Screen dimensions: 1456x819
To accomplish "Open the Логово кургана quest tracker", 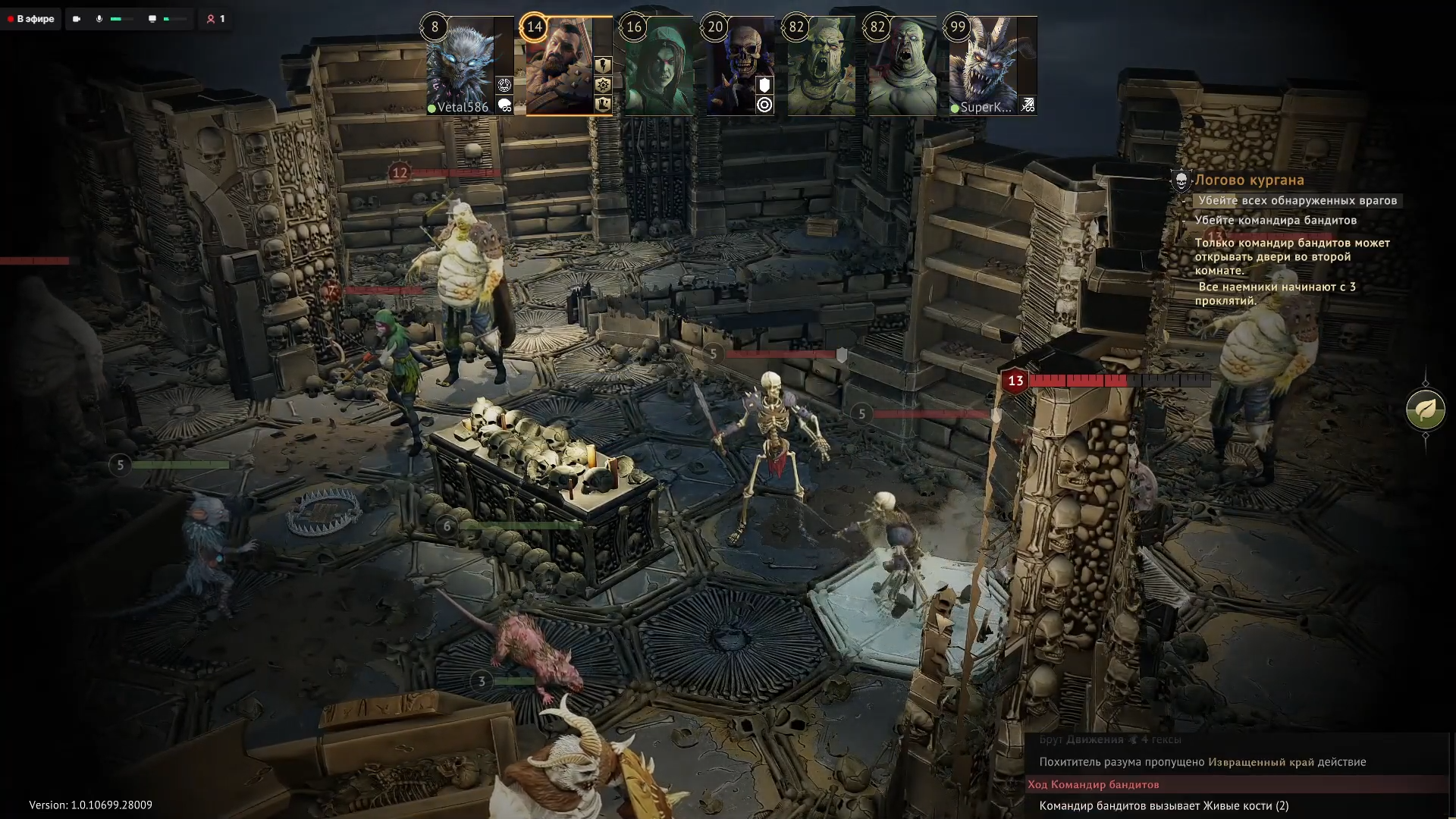I will click(1249, 180).
